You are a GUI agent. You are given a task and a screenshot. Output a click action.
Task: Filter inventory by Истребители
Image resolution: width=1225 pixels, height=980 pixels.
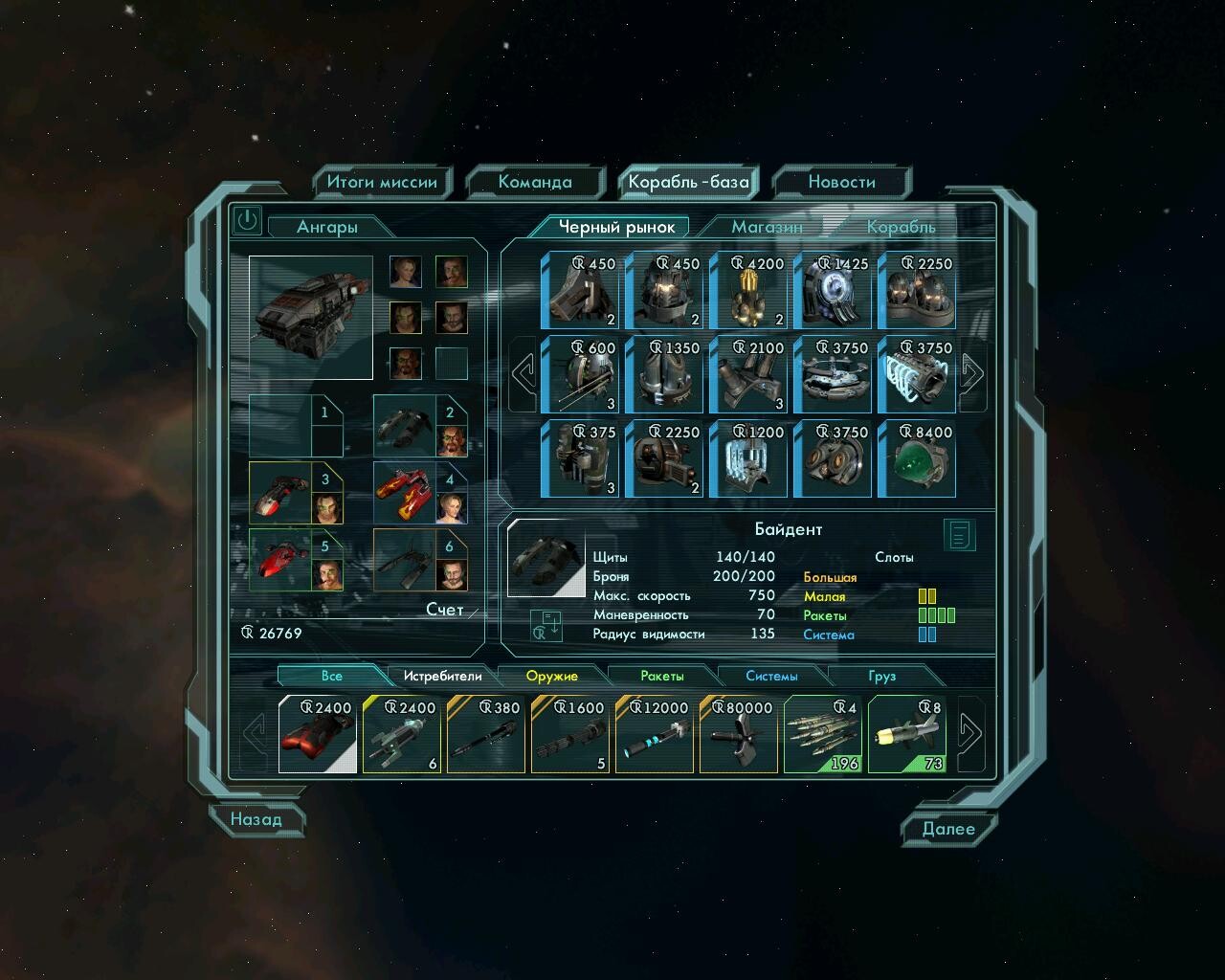[x=442, y=676]
